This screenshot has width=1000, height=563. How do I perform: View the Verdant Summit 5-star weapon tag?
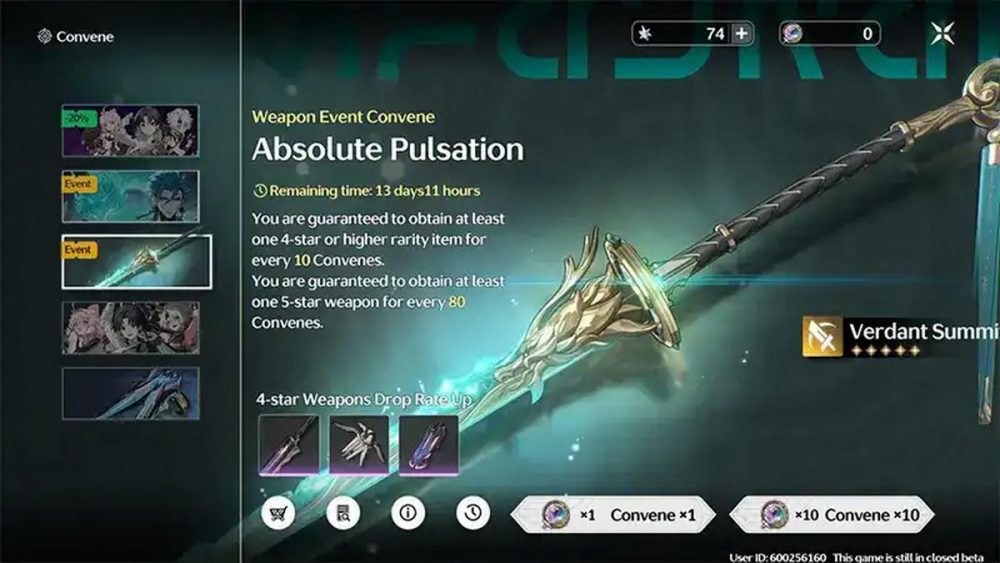pyautogui.click(x=900, y=338)
